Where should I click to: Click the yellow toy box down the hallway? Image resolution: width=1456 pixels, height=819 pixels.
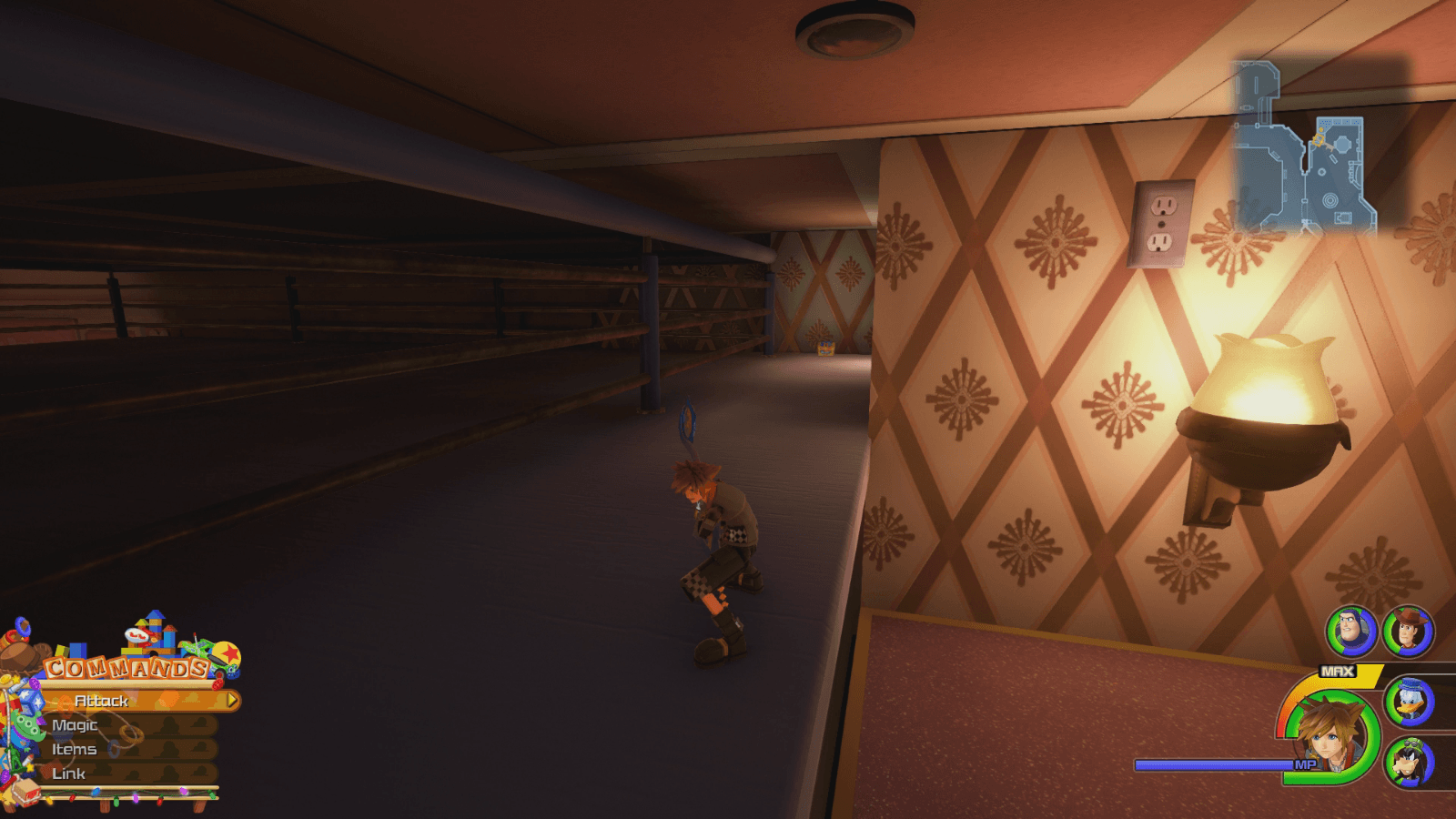(824, 349)
